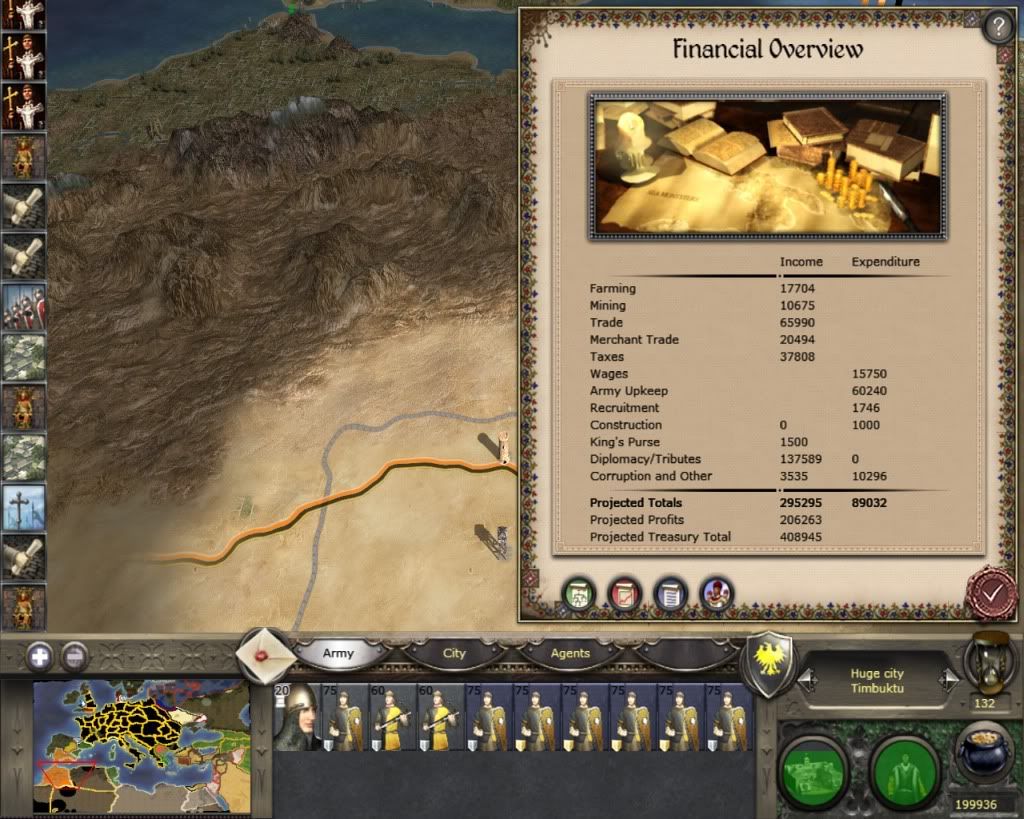Image resolution: width=1024 pixels, height=819 pixels.
Task: Open the Agents tab
Action: click(570, 653)
